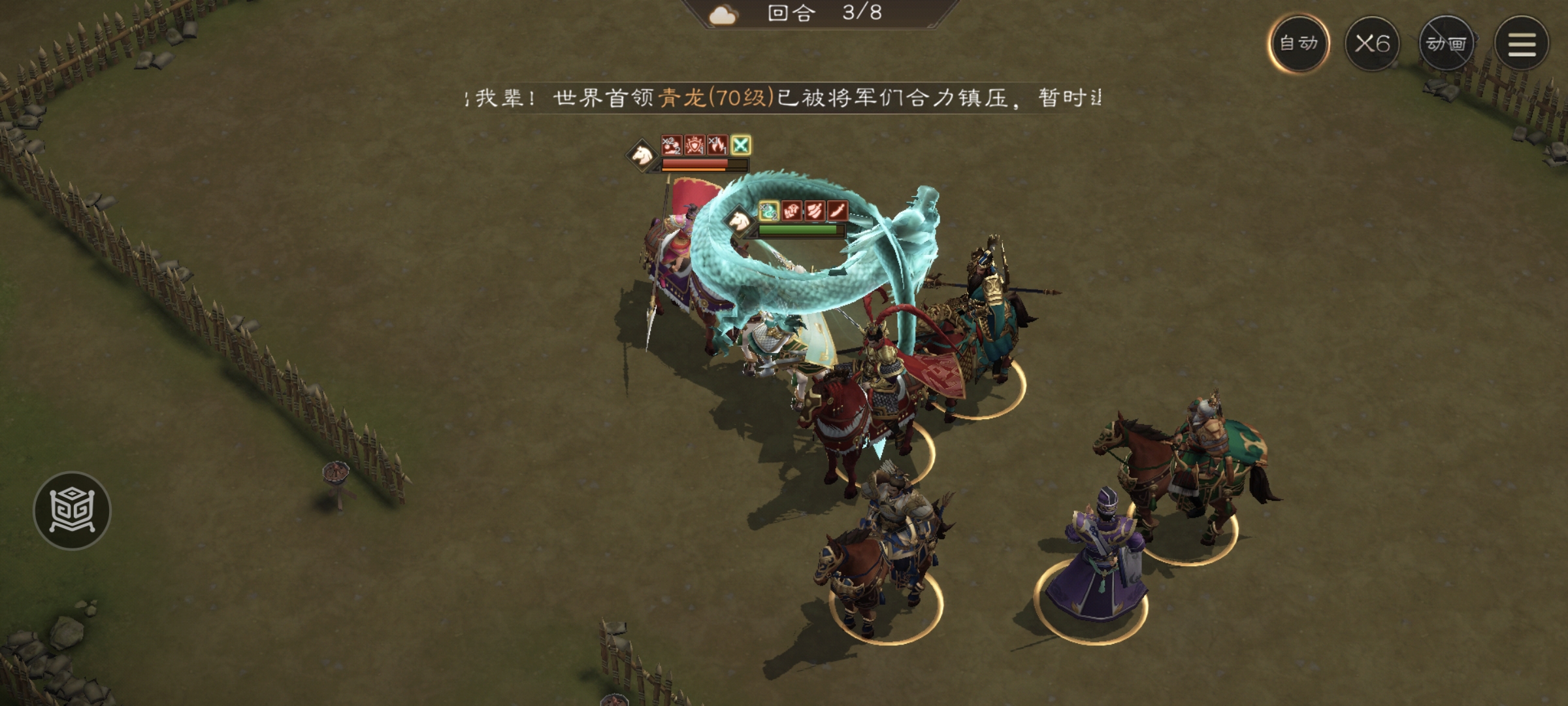Select the claw-slash debuff icon on dragon's bar
1568x706 pixels.
(x=815, y=211)
